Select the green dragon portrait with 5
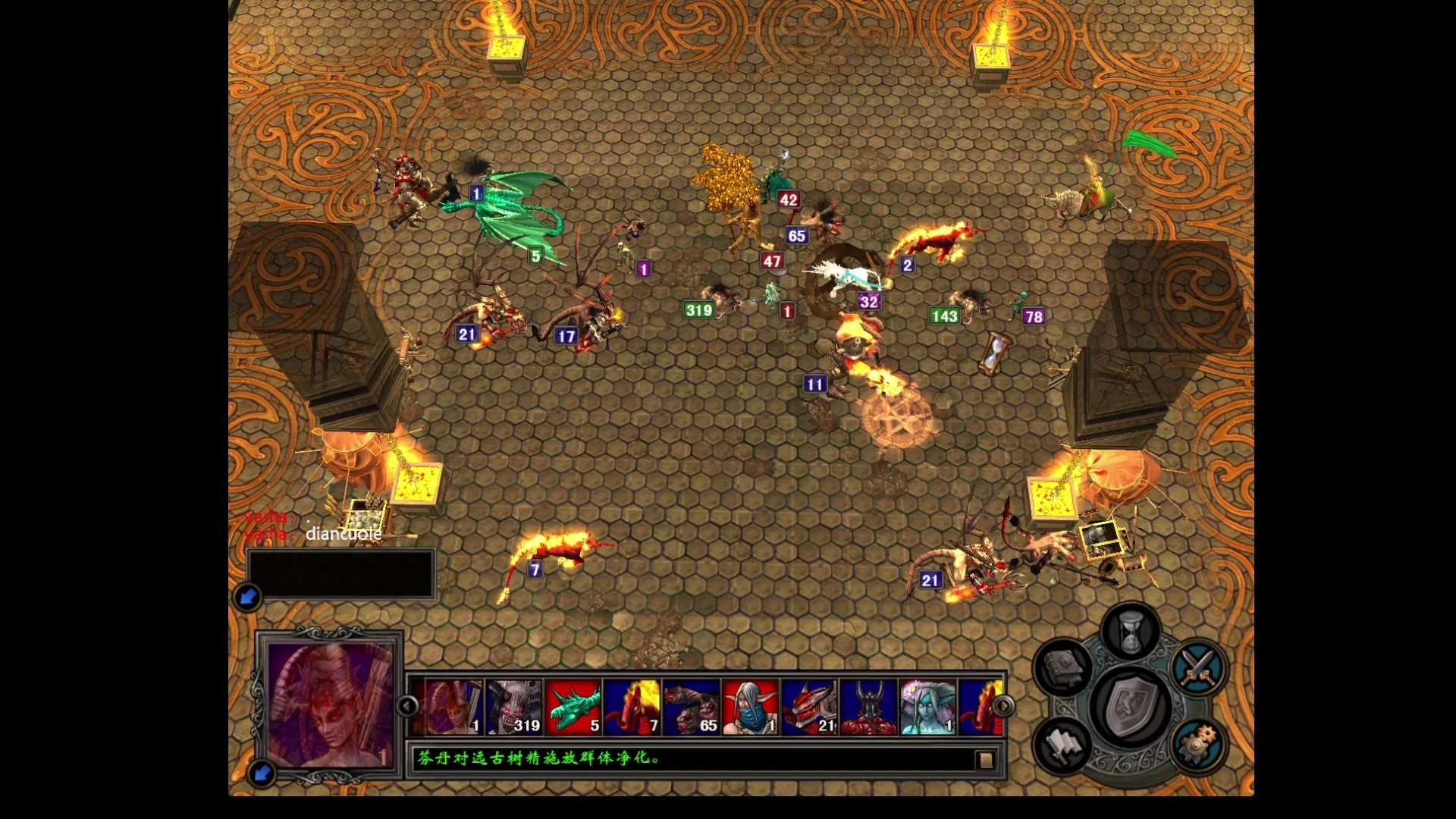Screen dimensions: 1456x819 573,707
